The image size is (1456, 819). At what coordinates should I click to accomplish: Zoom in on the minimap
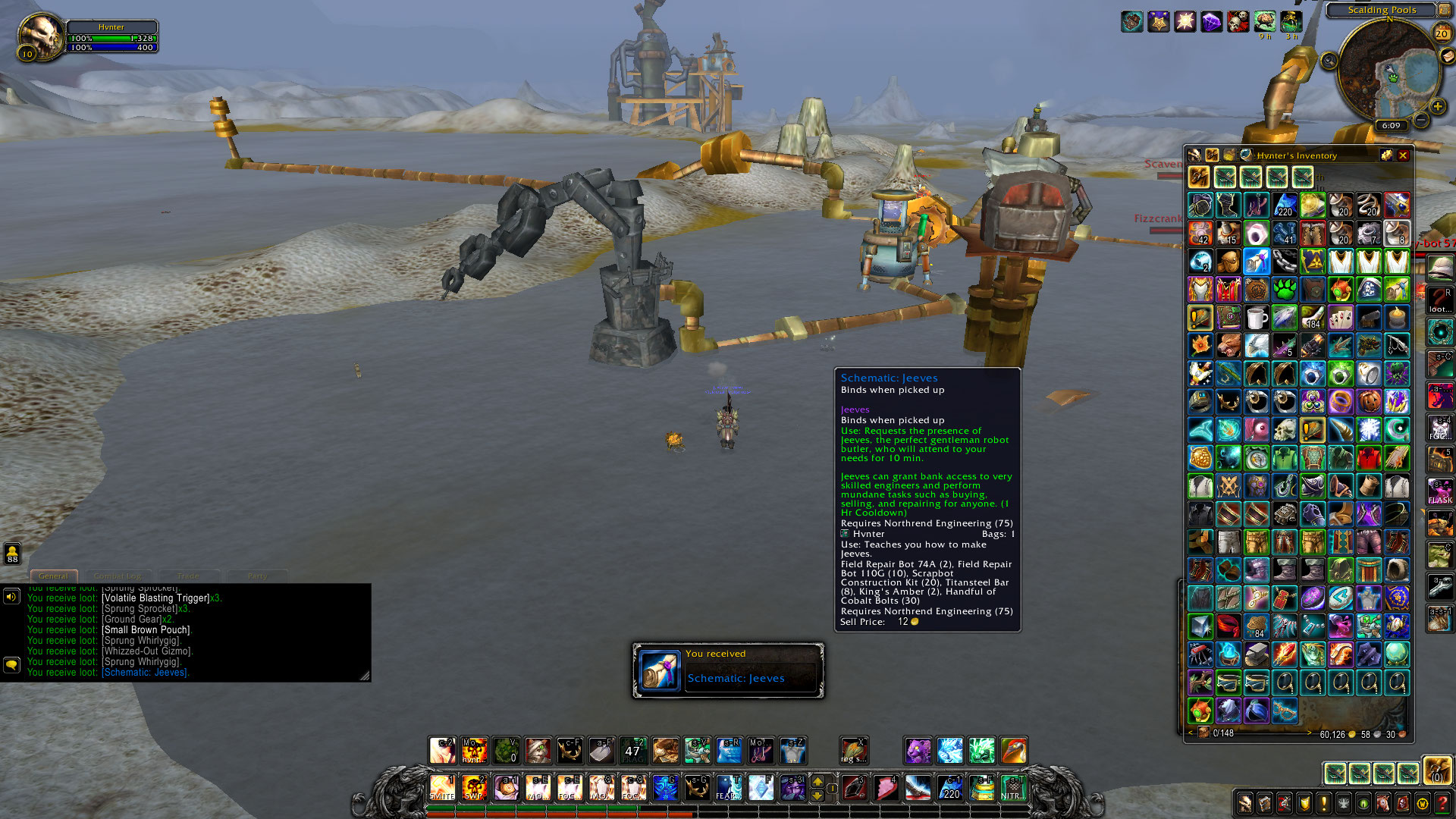tap(1437, 107)
